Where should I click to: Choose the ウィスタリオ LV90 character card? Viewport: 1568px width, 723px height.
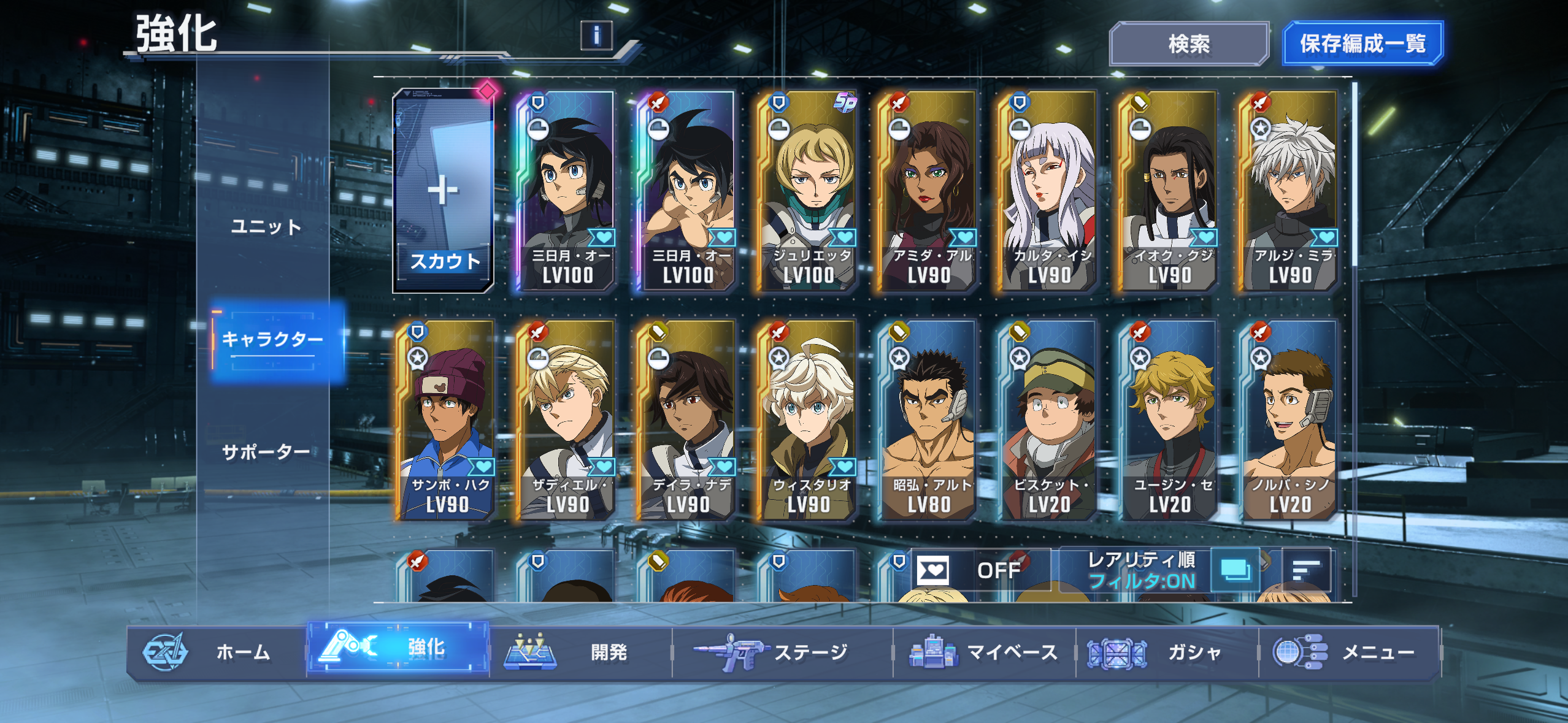coord(808,420)
